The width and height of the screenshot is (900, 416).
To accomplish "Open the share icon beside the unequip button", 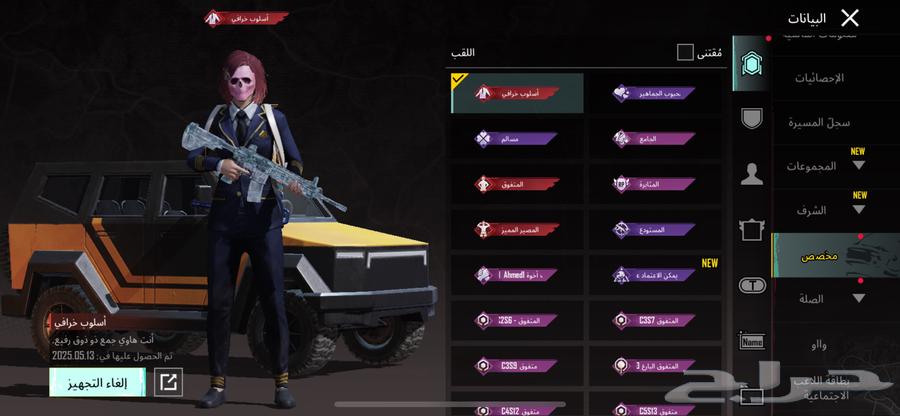I will pos(169,381).
